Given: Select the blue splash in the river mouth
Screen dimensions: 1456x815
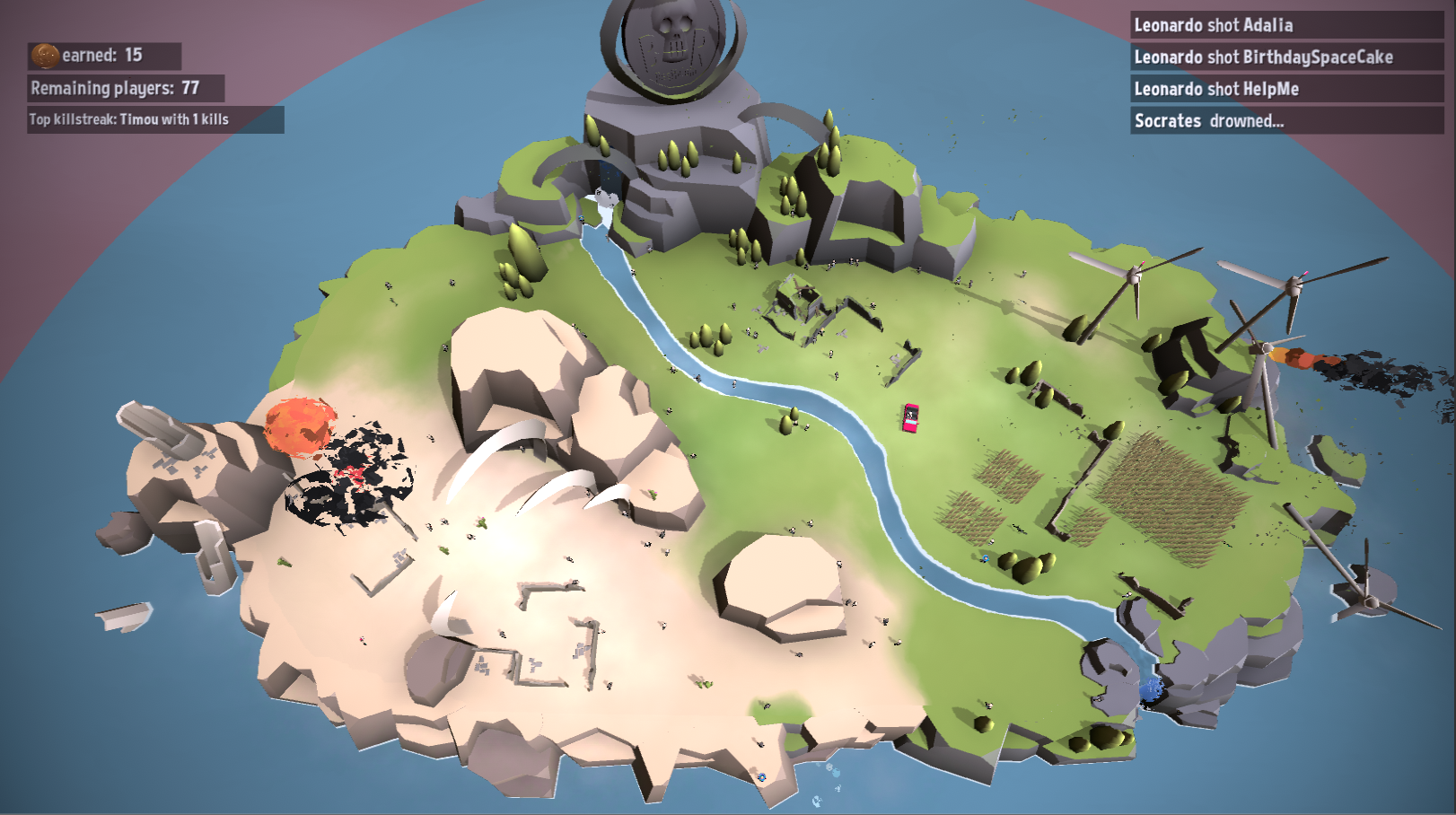Looking at the screenshot, I should [x=1152, y=687].
